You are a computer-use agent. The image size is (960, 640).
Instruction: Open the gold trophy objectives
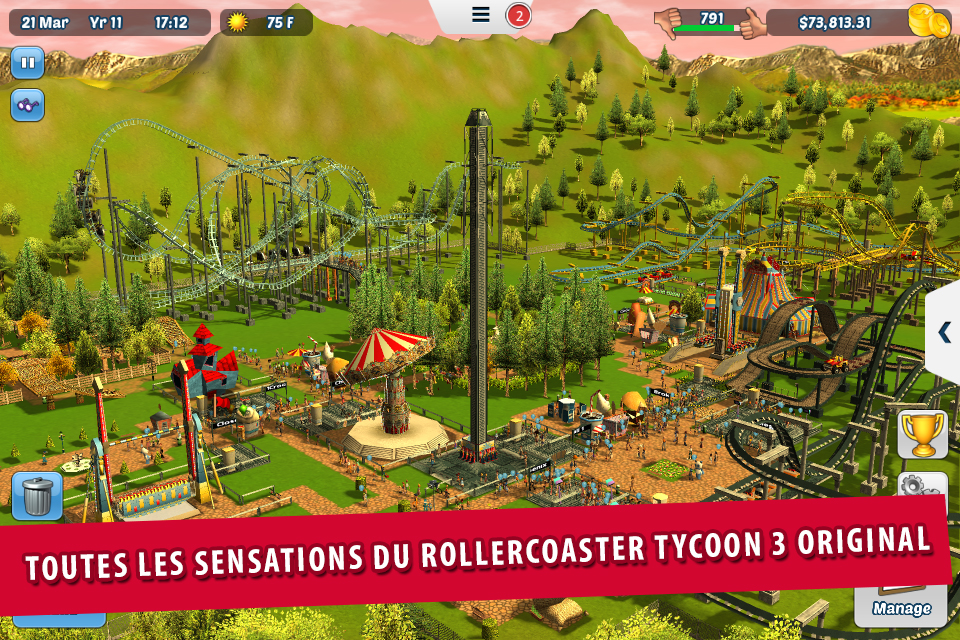pyautogui.click(x=922, y=433)
